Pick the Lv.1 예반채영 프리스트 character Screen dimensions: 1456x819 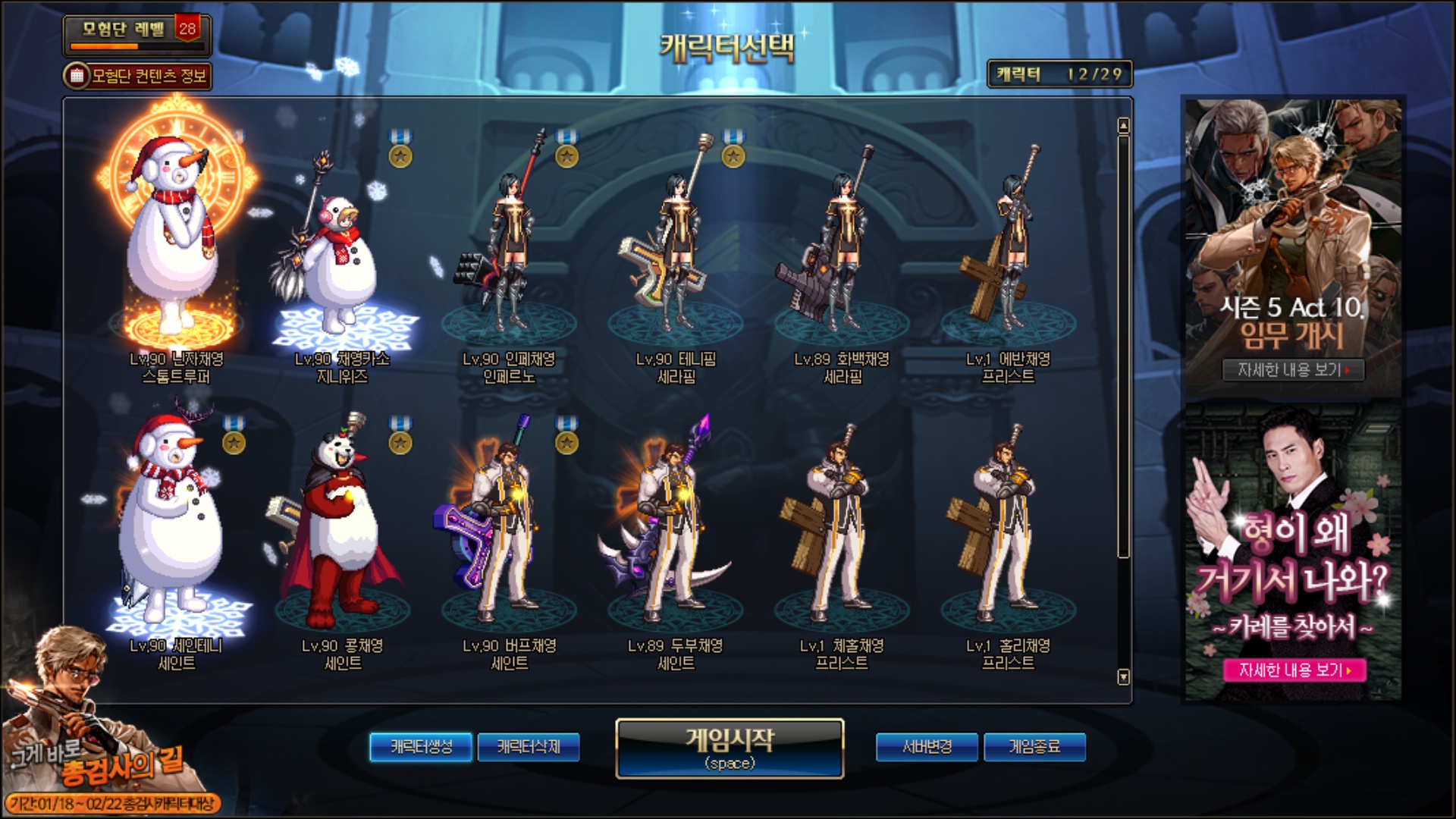1008,250
